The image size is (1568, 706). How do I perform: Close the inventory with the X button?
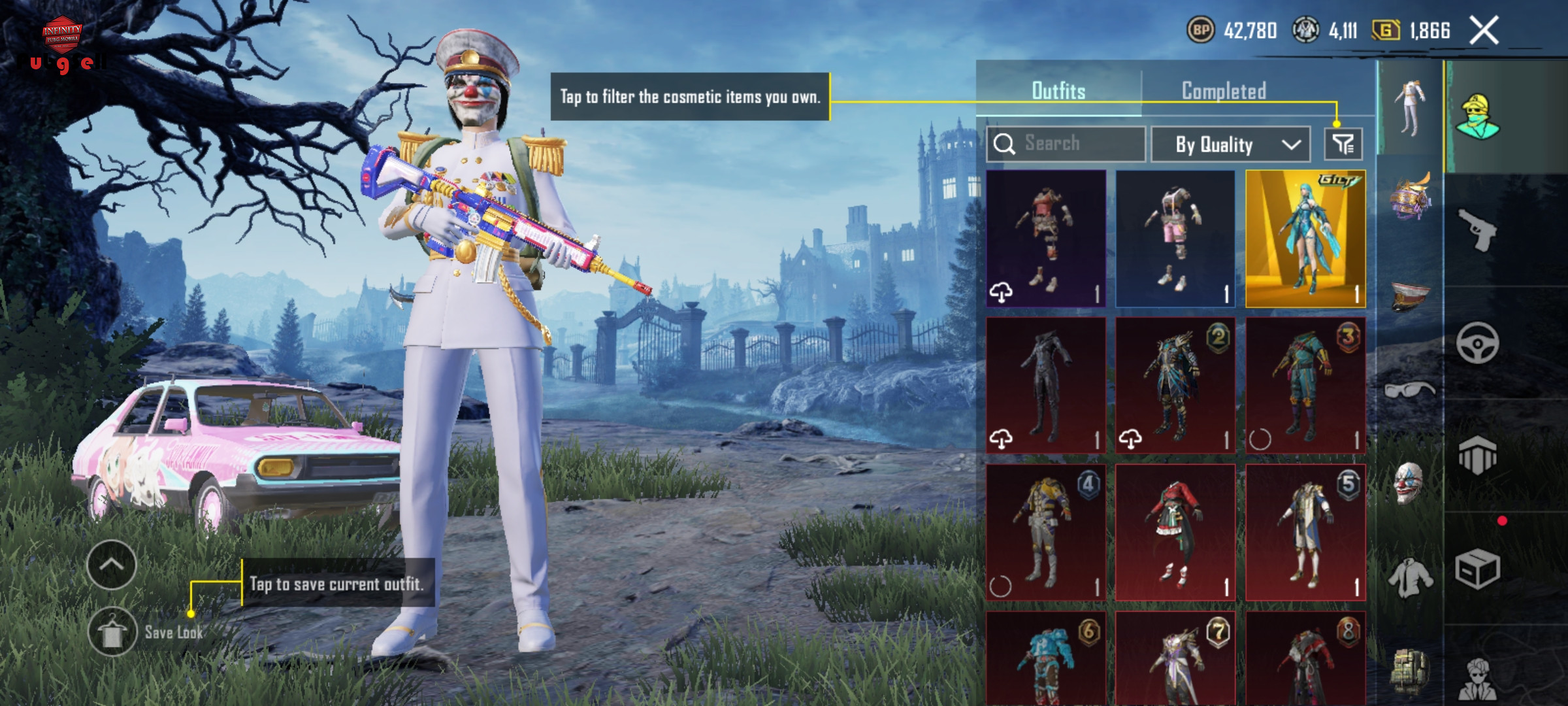click(x=1484, y=31)
